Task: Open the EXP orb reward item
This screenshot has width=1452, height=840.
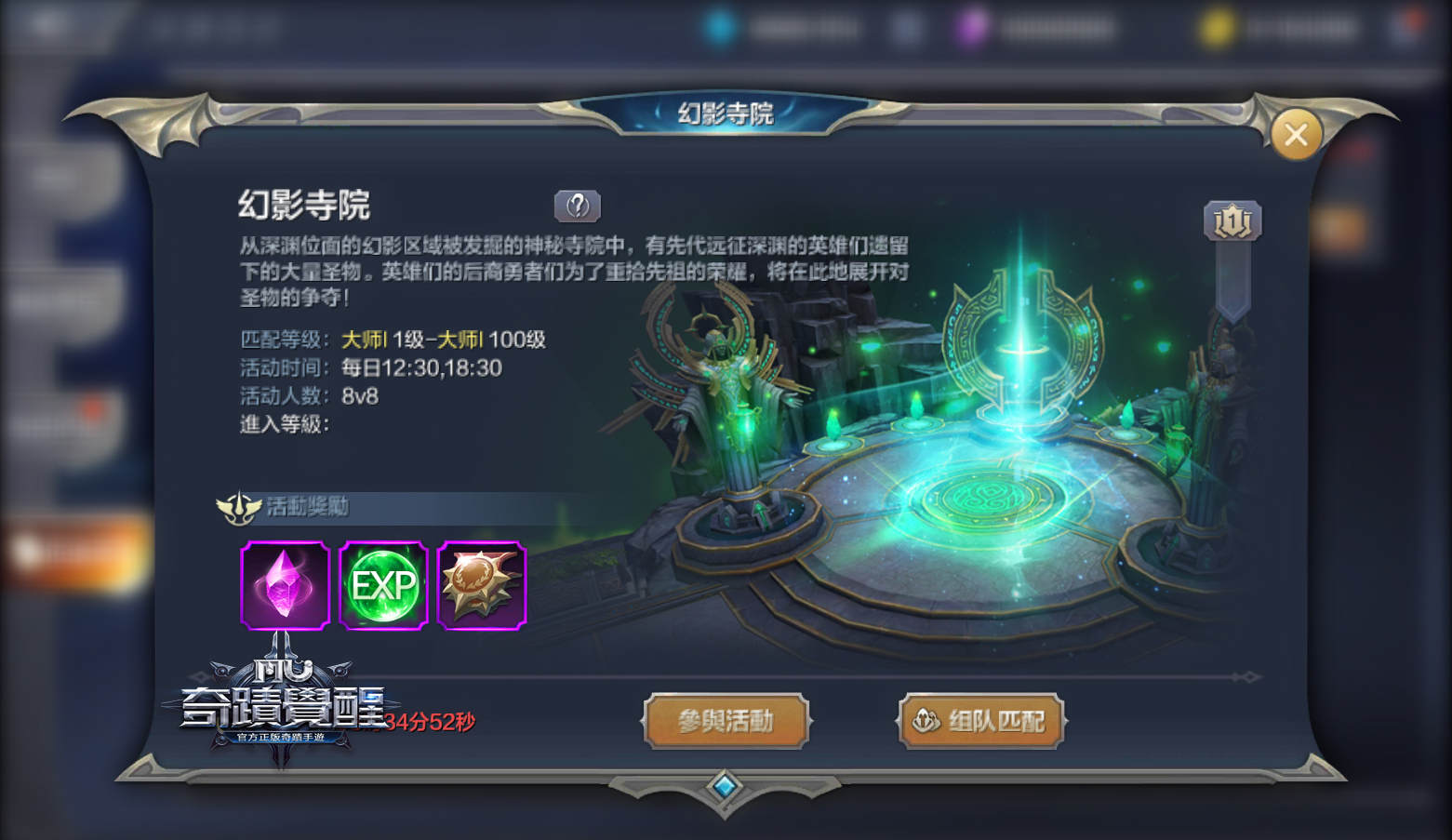Action: click(384, 584)
